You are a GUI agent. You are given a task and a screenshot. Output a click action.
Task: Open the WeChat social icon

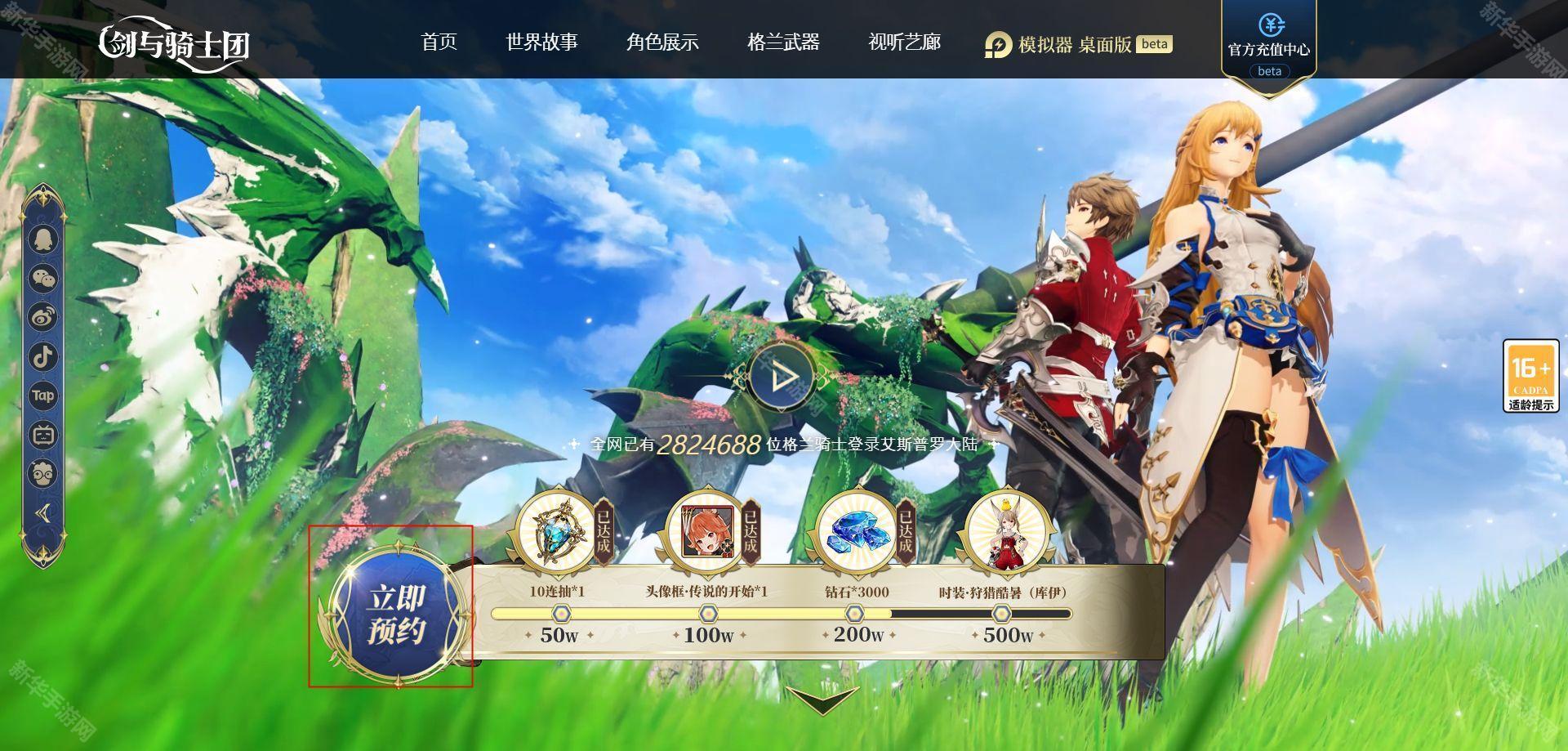43,279
